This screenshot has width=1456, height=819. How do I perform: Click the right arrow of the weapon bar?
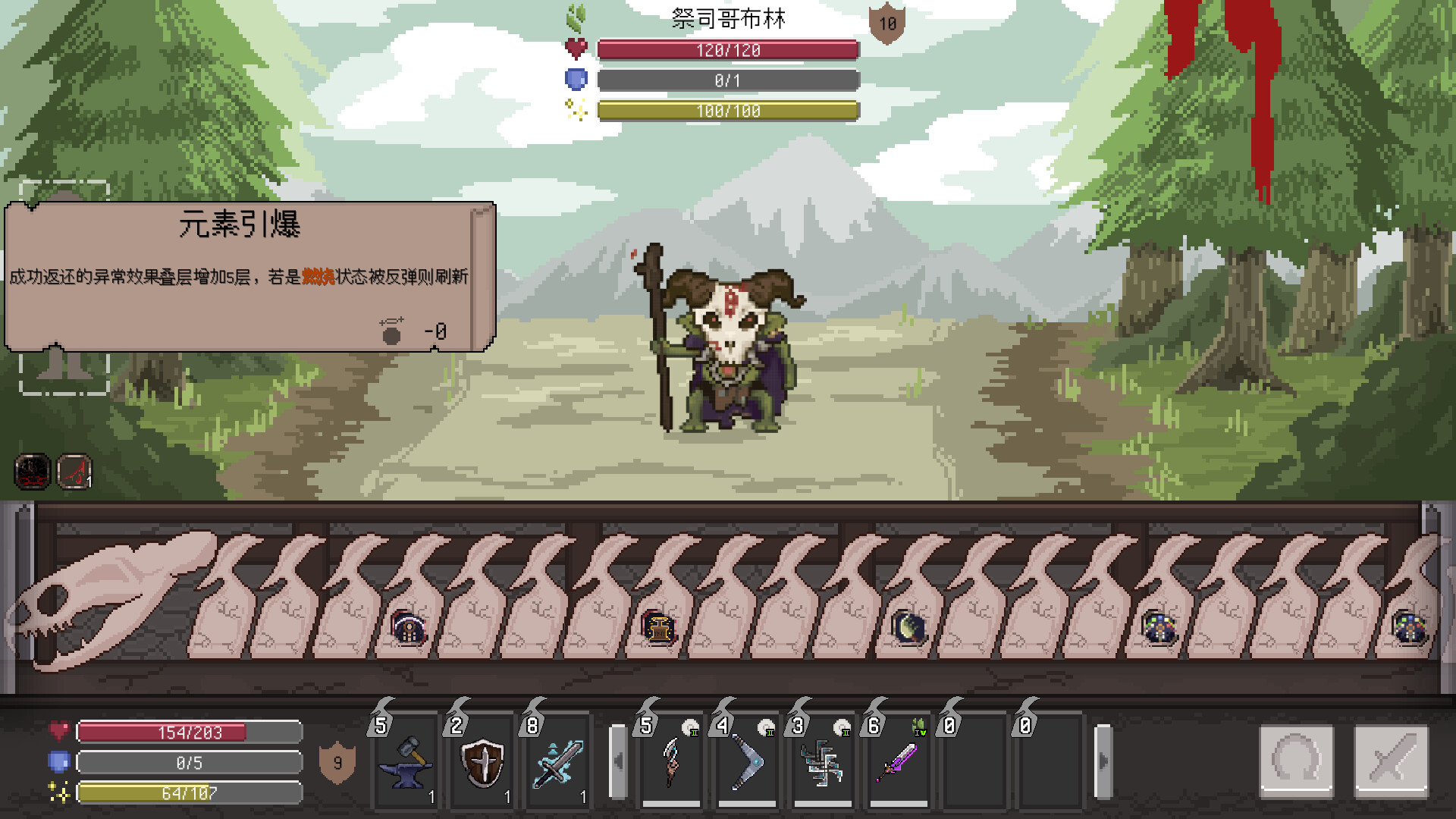tap(1103, 761)
